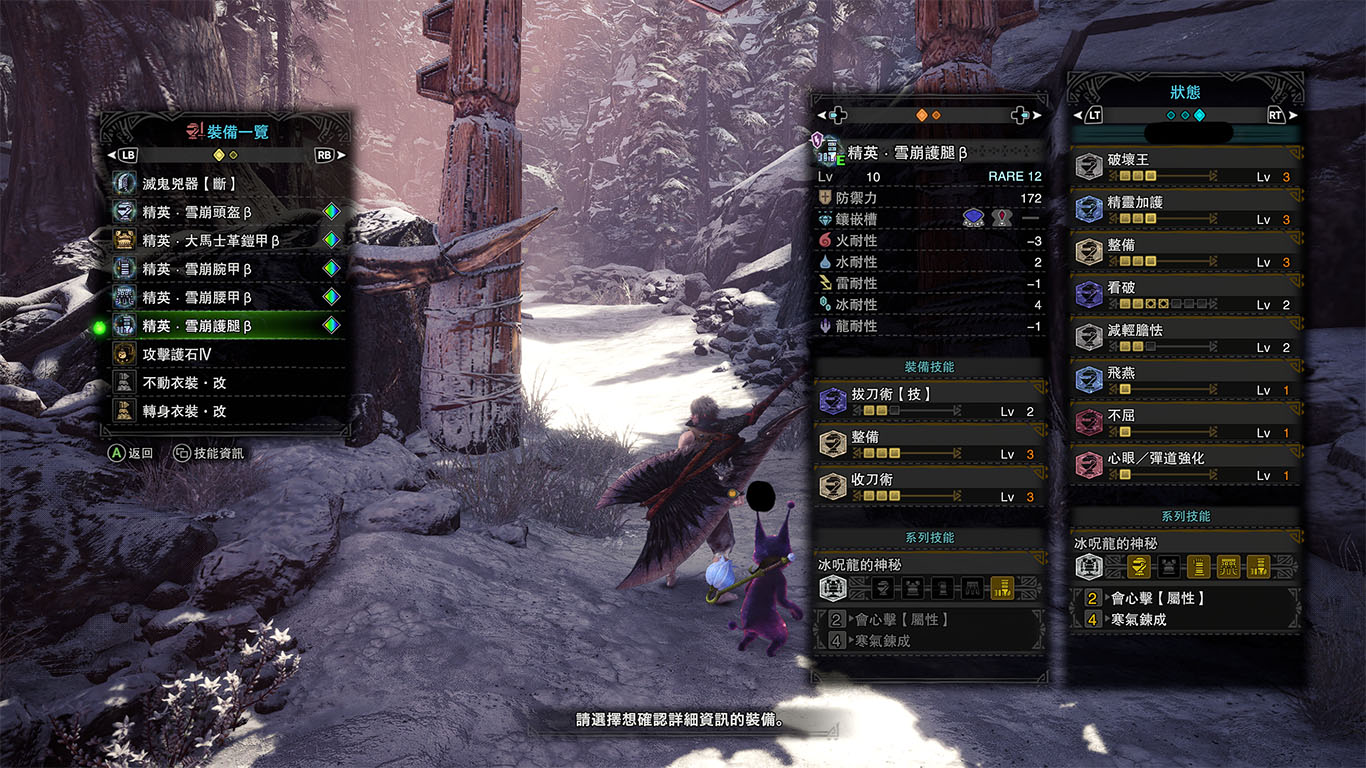Select 減輕膽怯 skill entry
1366x768 pixels.
1185,338
